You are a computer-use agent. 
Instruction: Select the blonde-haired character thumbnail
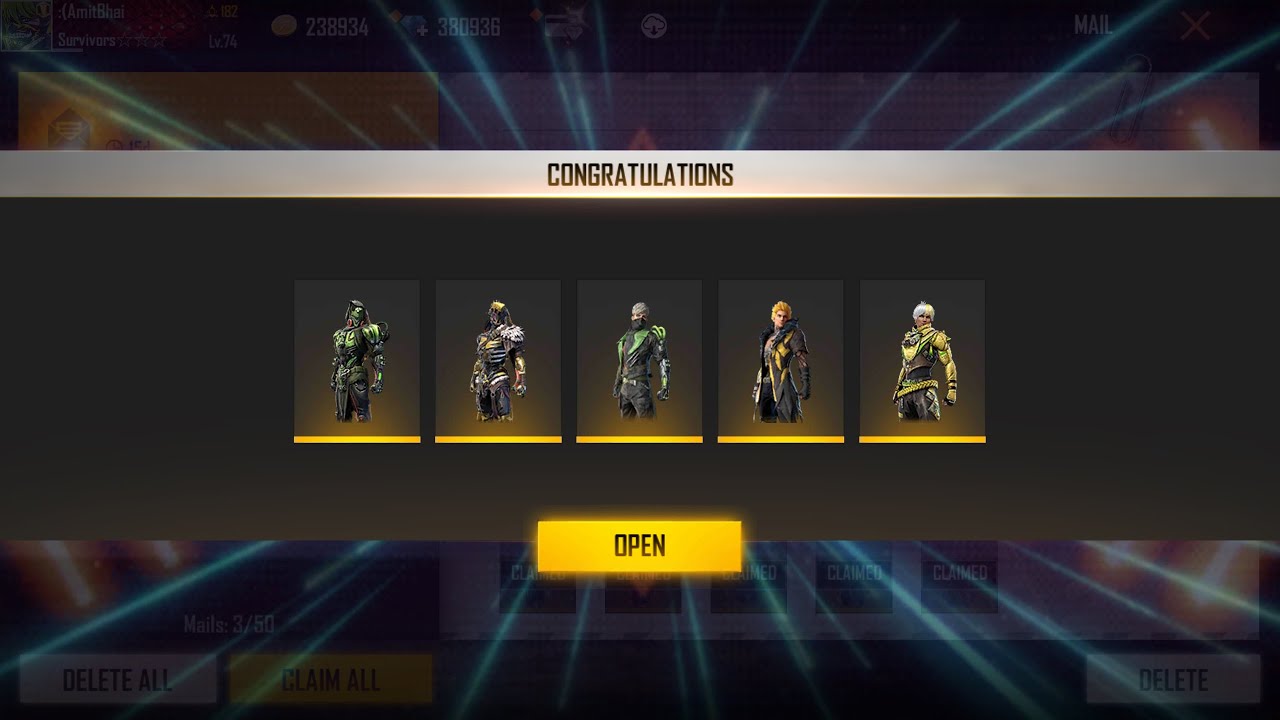pyautogui.click(x=781, y=360)
